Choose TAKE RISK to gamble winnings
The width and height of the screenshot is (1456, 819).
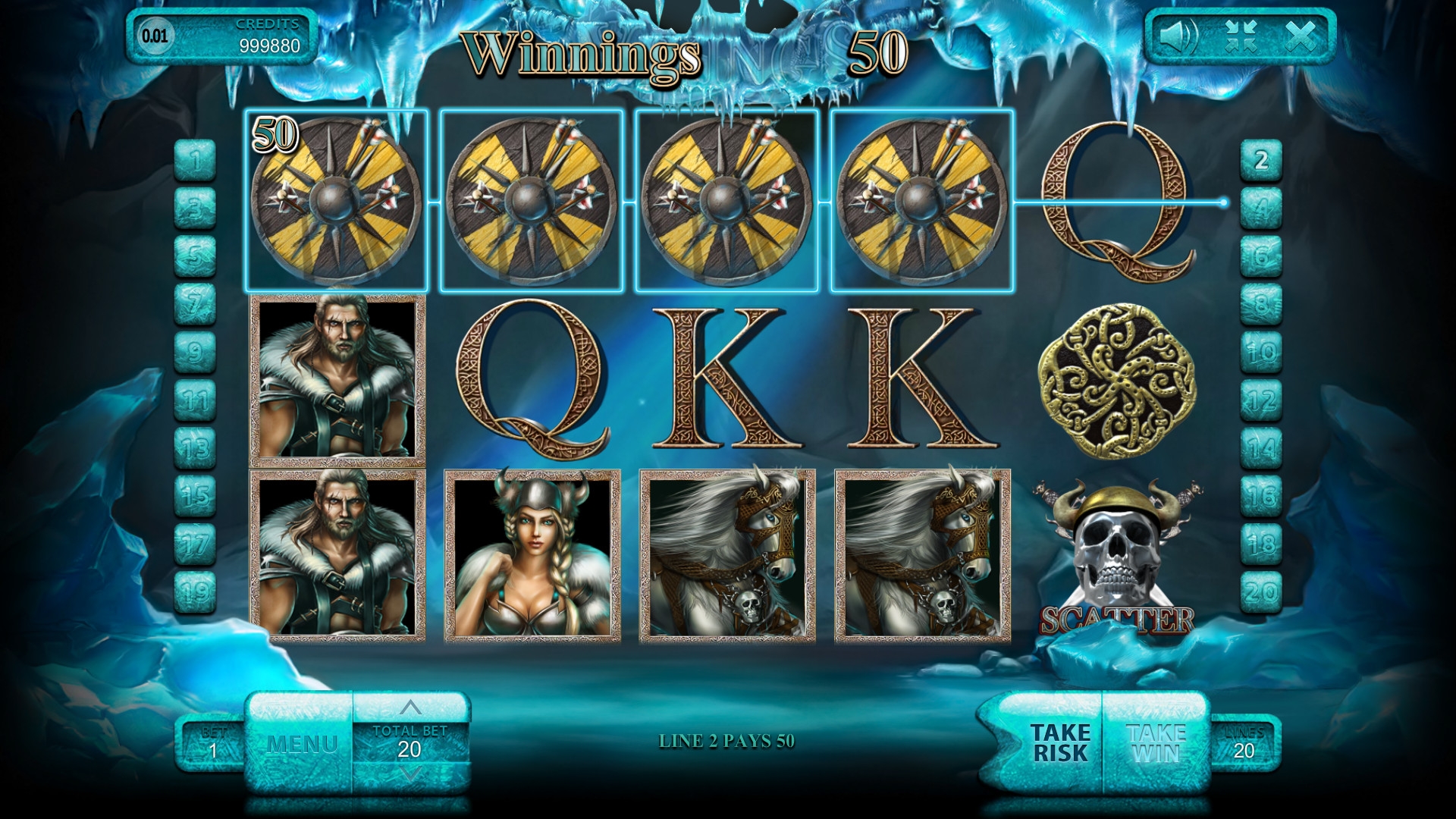point(1059,743)
